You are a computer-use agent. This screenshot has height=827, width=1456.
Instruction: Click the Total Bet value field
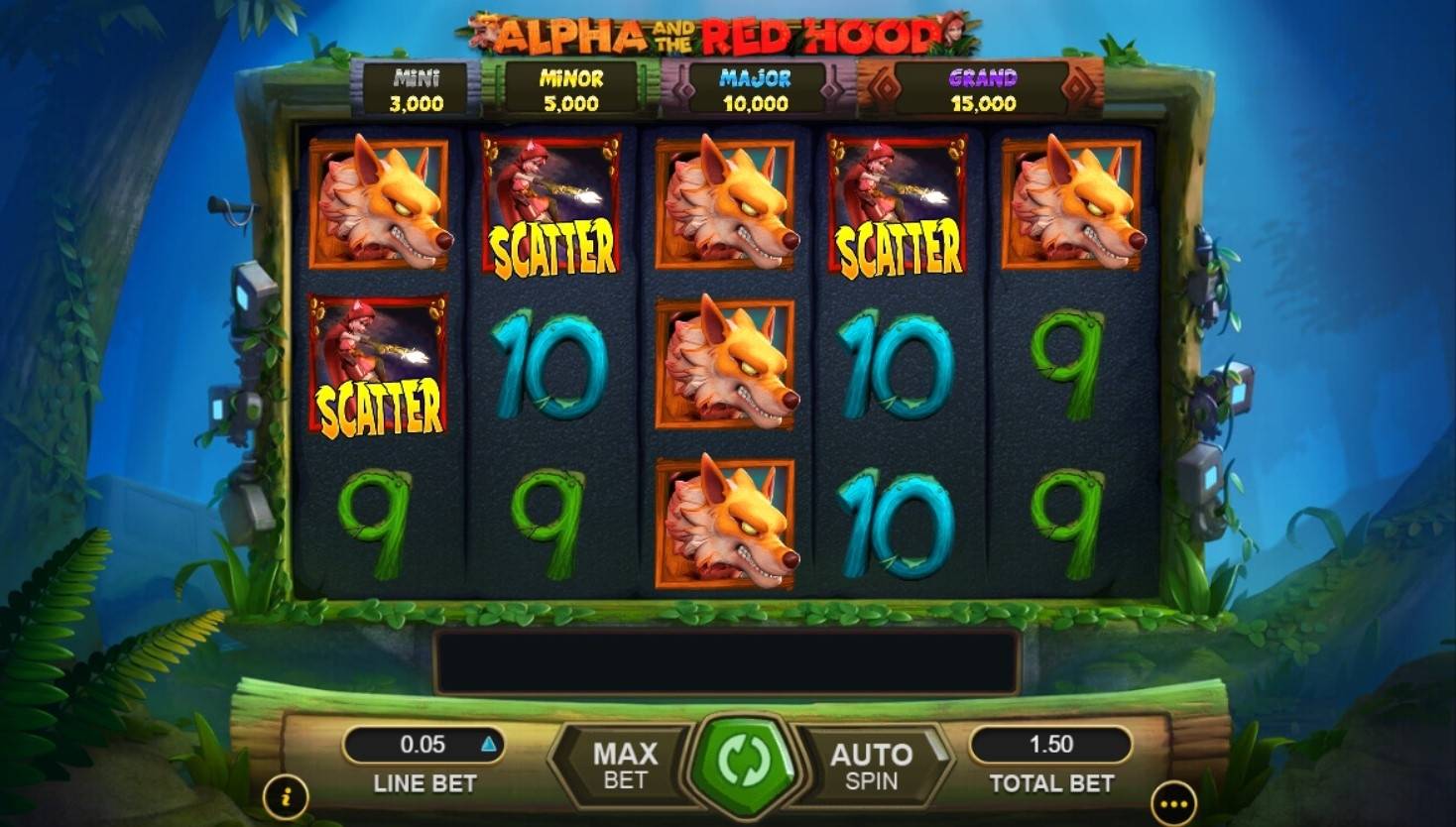pyautogui.click(x=1050, y=744)
